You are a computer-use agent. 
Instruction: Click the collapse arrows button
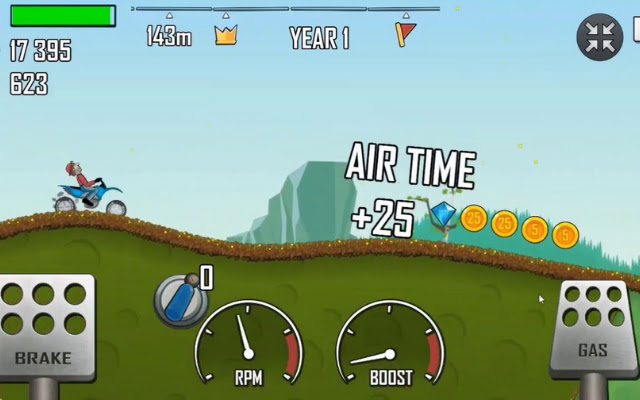coord(599,37)
